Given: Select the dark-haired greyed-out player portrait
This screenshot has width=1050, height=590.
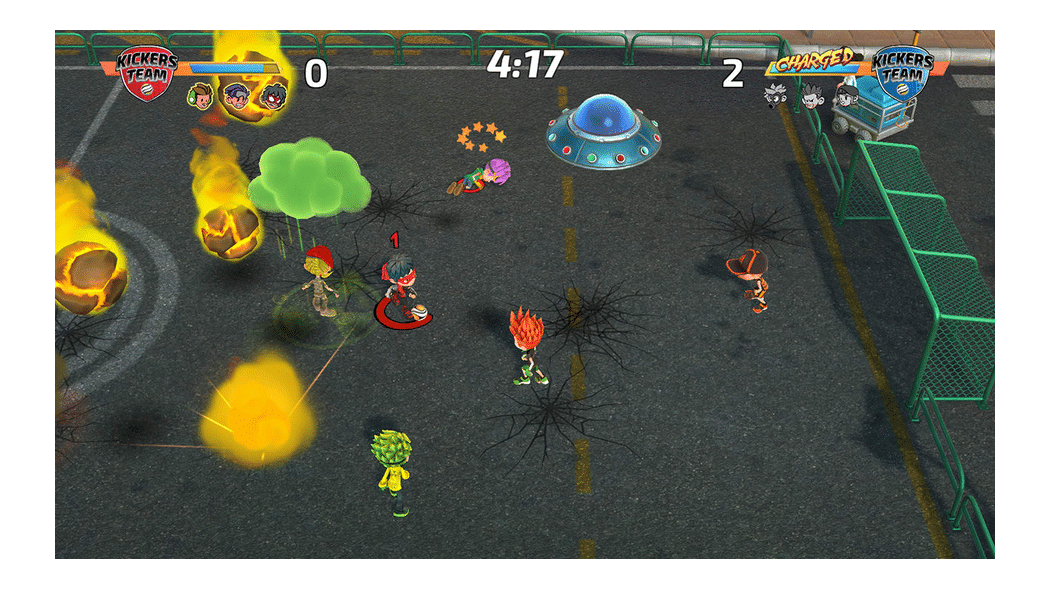Looking at the screenshot, I should coord(847,95).
